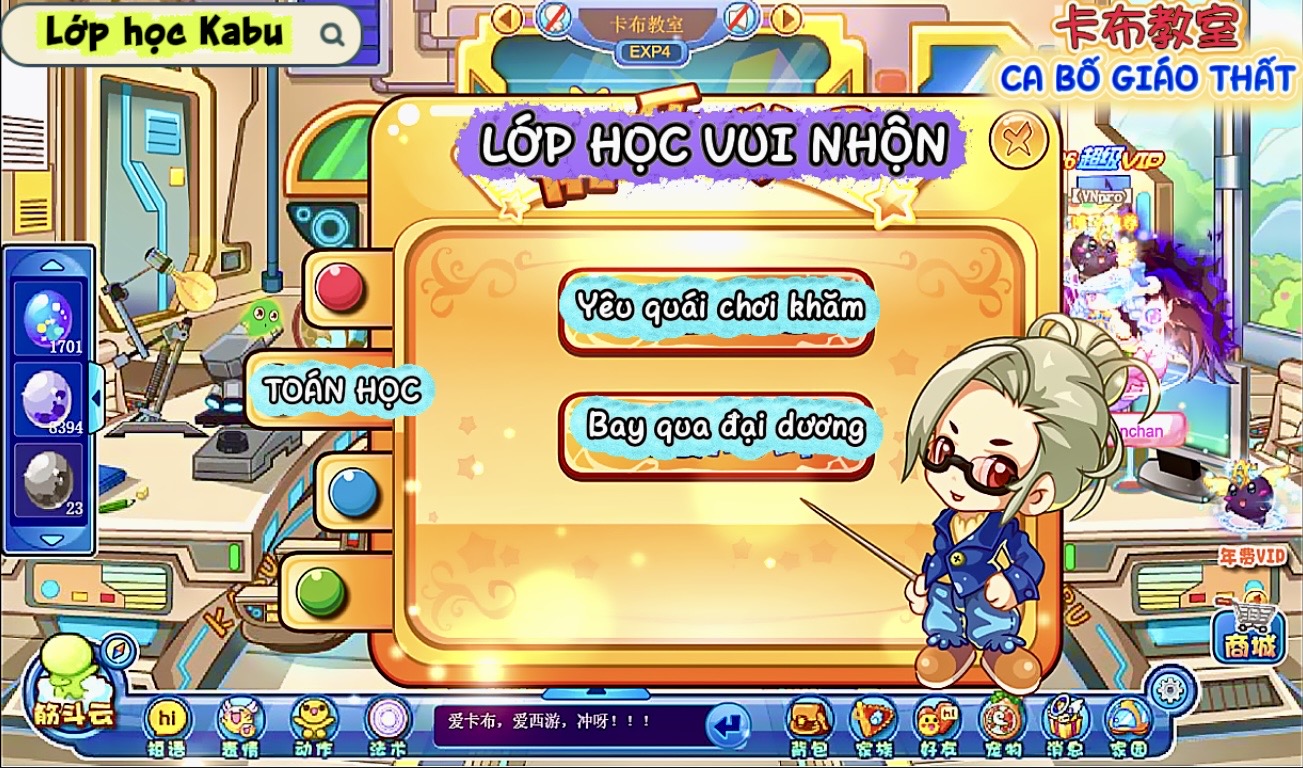Open the 宠物 pet menu
Image resolution: width=1303 pixels, height=768 pixels.
coord(1001,724)
